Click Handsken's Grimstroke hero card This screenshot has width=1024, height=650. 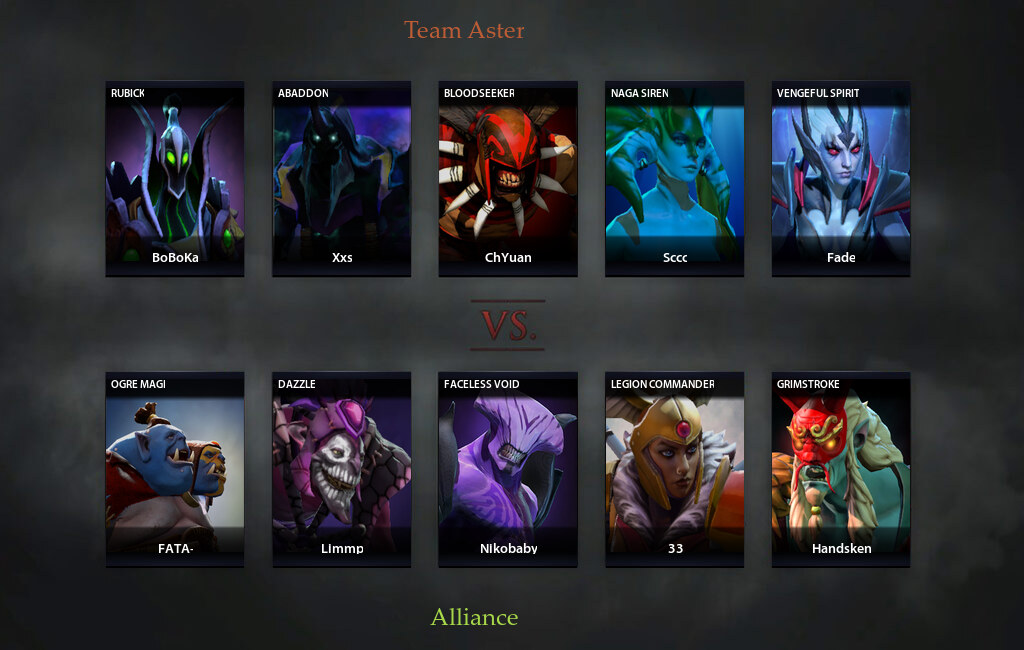point(841,470)
